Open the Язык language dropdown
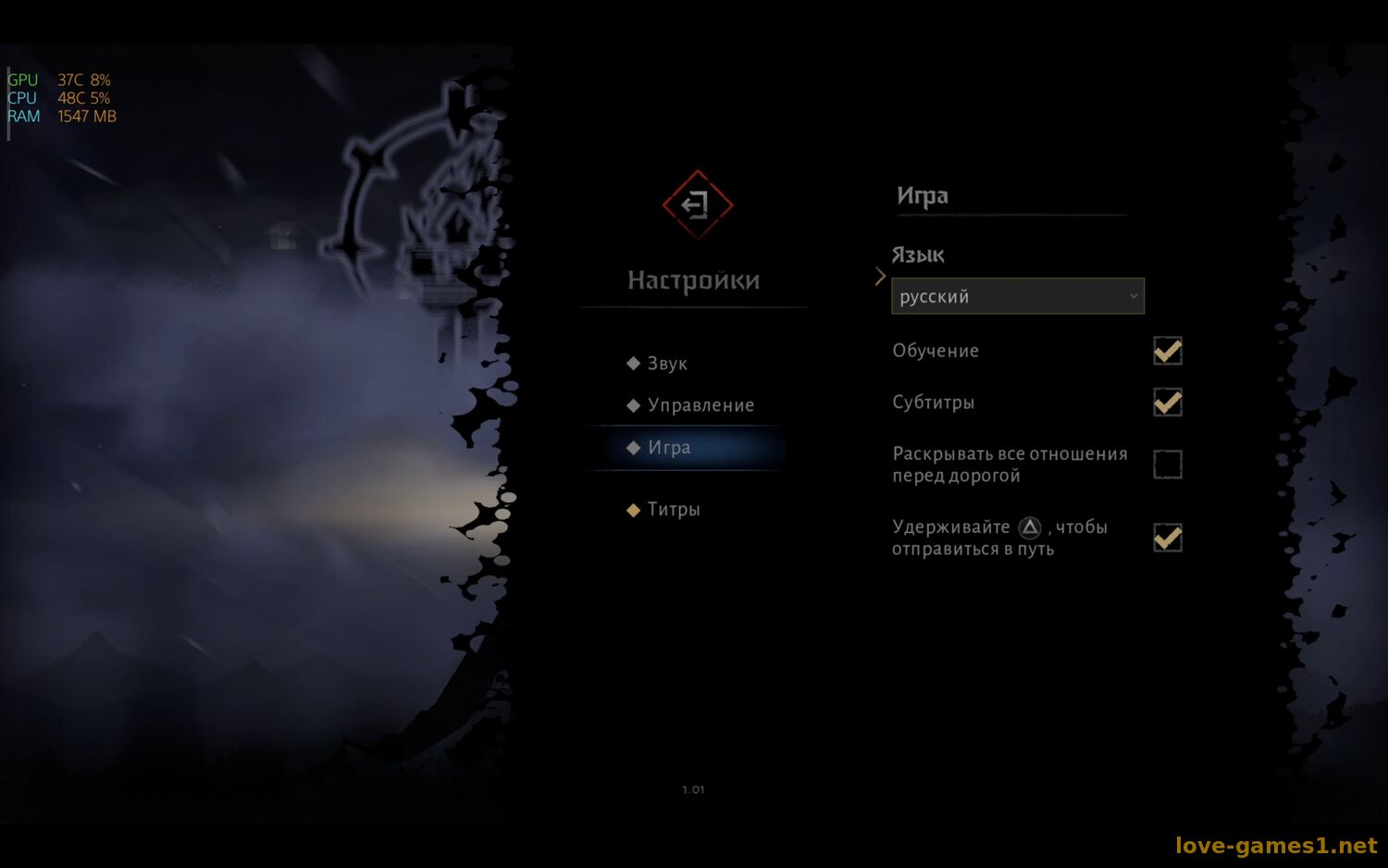This screenshot has height=868, width=1388. [x=1017, y=296]
